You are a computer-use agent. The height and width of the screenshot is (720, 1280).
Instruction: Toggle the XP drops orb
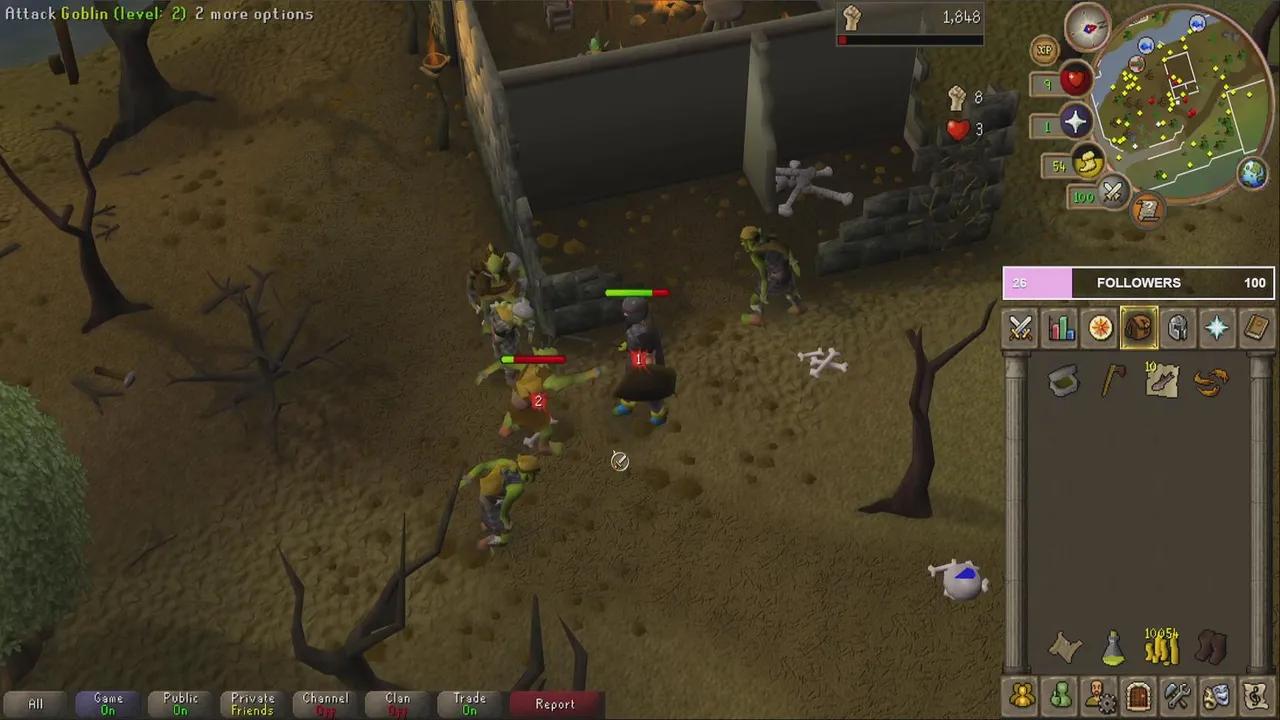1045,49
